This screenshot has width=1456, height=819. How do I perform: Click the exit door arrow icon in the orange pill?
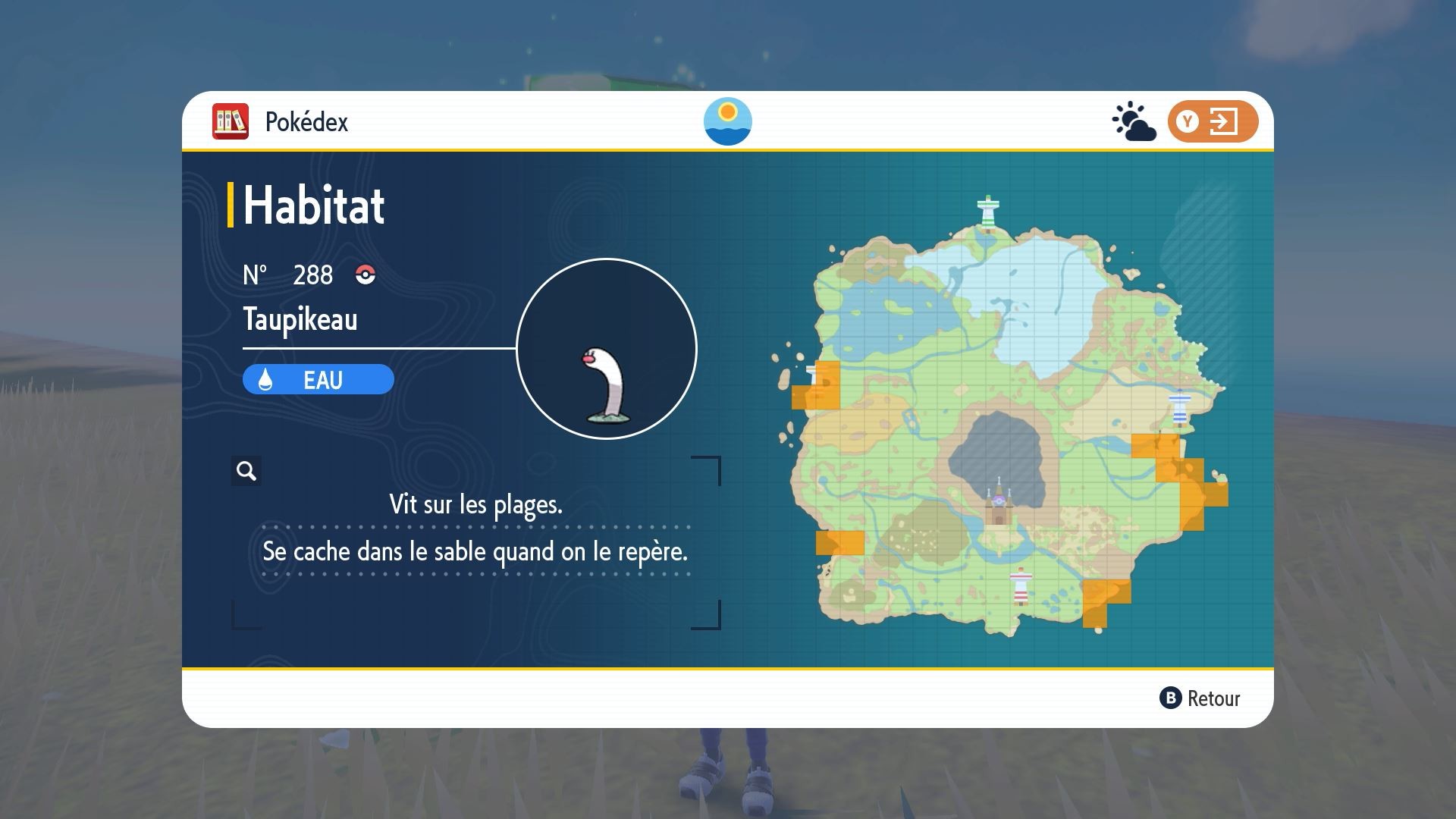click(1225, 121)
